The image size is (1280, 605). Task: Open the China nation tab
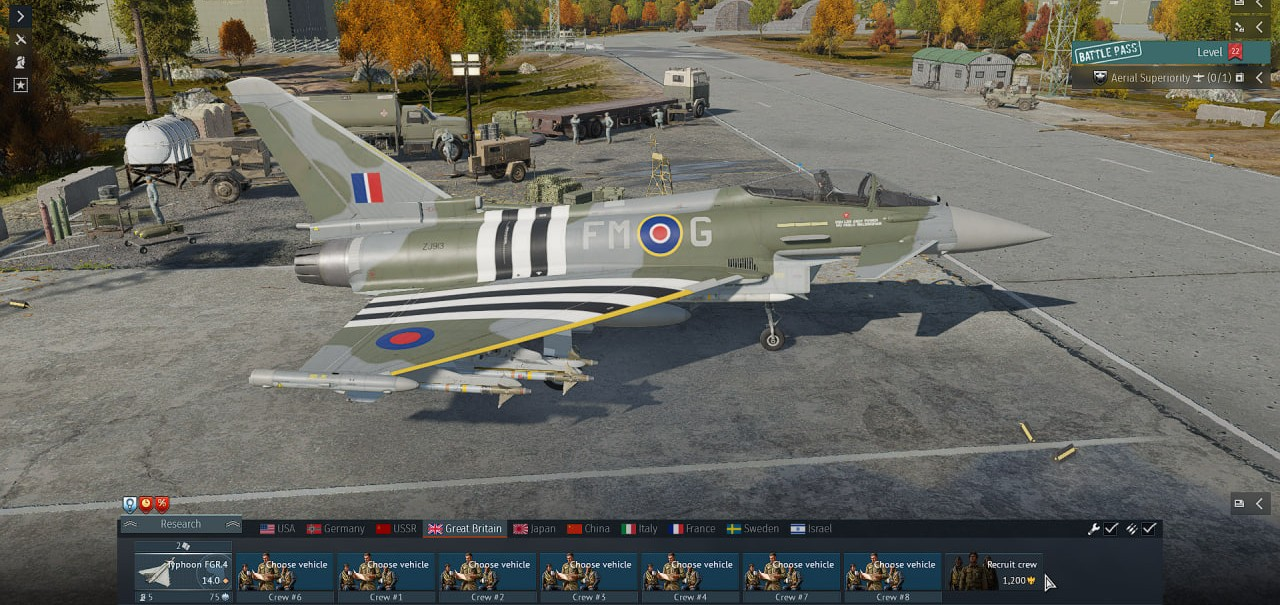588,529
